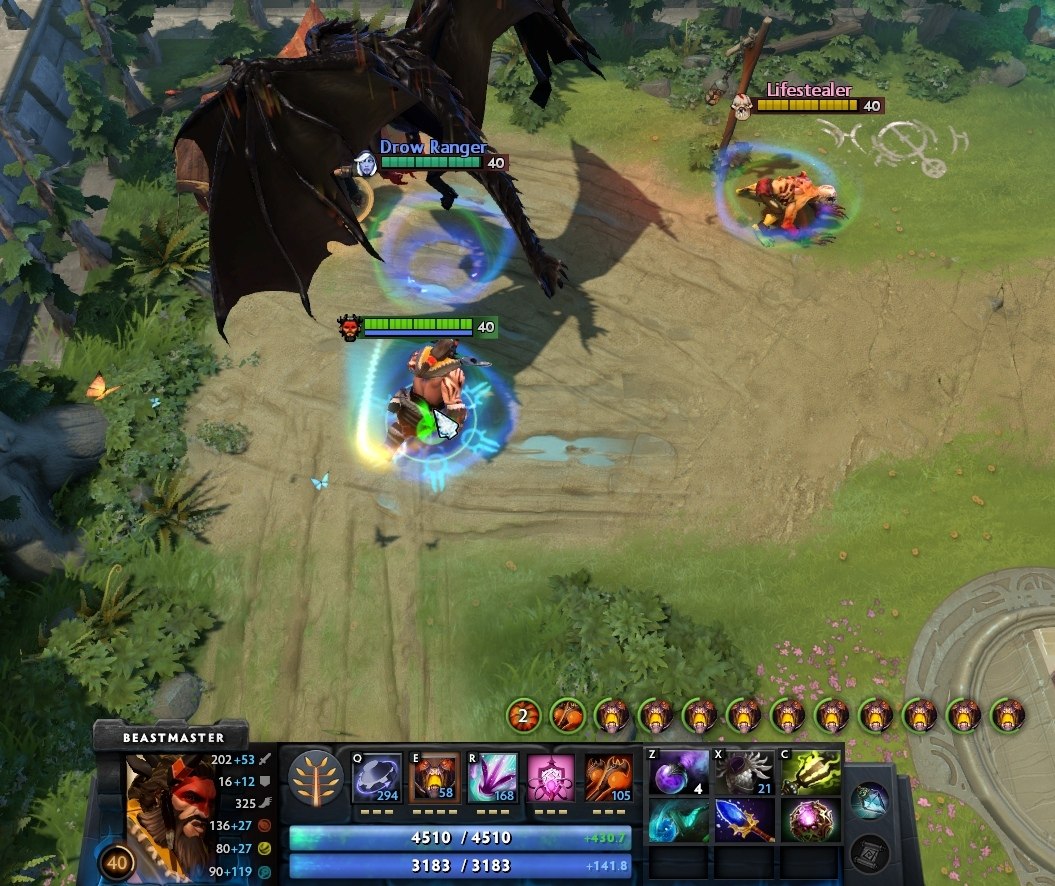Inspect the orange buff icon showing 2 stacks

[523, 715]
